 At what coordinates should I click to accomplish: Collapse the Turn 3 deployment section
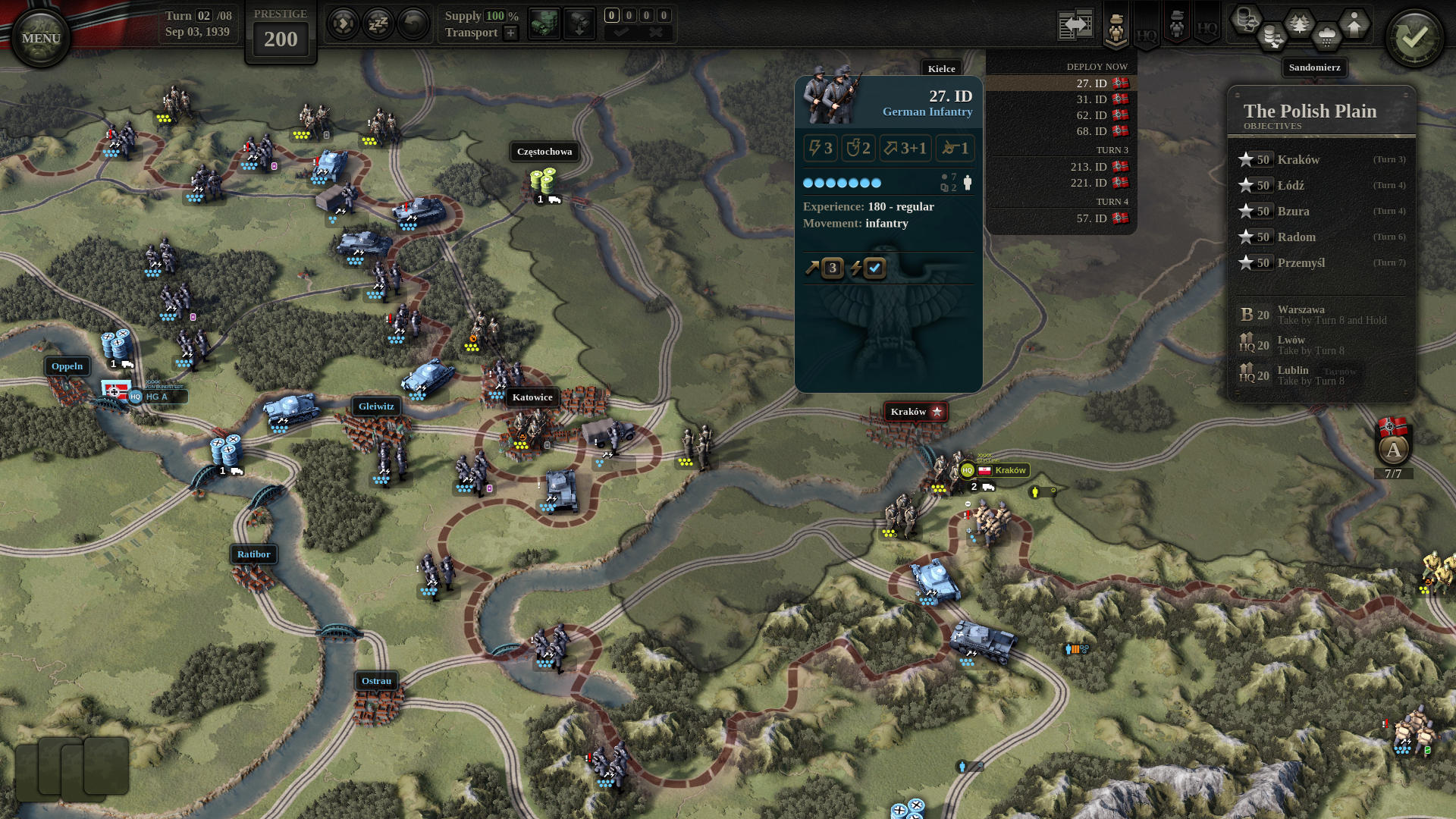1112,150
